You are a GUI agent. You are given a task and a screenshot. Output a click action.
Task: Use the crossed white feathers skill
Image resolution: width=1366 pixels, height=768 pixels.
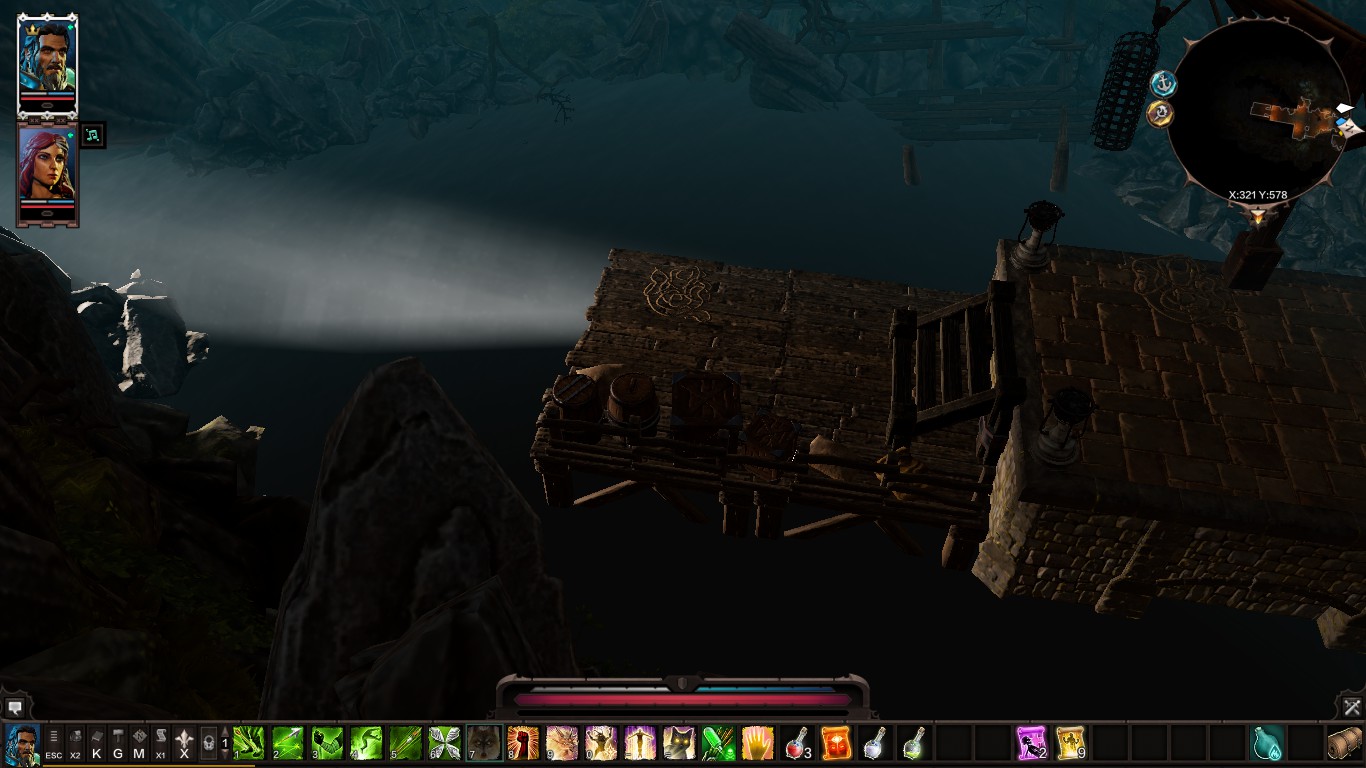(x=444, y=743)
